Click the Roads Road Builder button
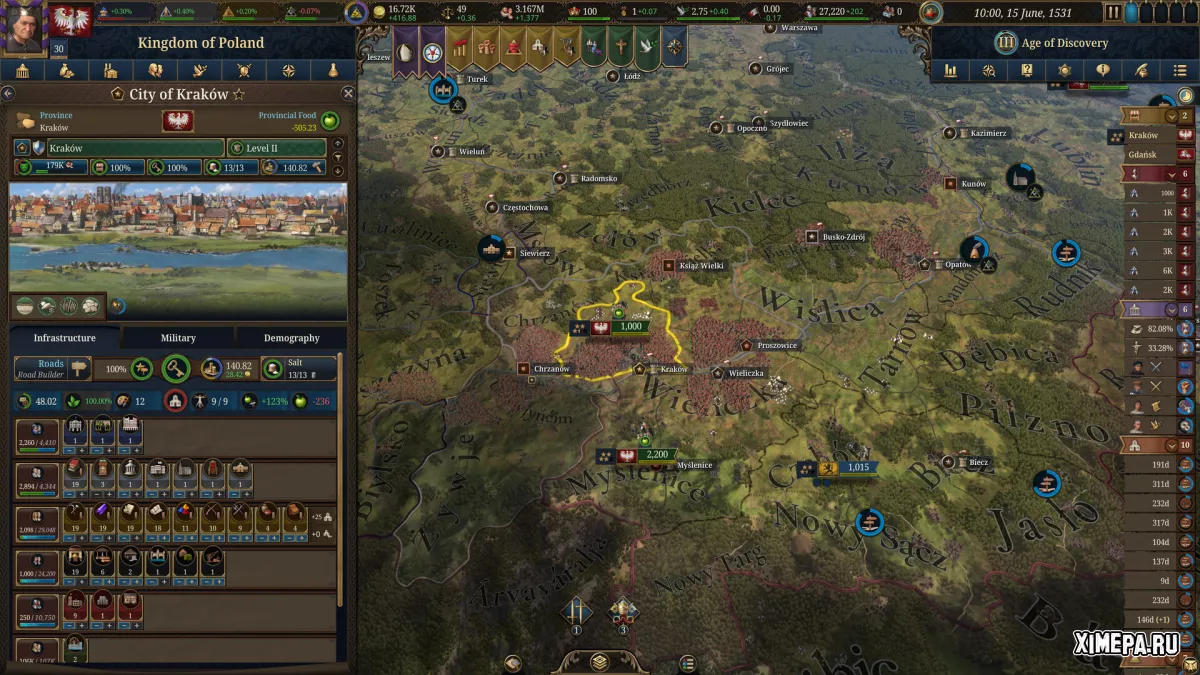 click(x=52, y=368)
